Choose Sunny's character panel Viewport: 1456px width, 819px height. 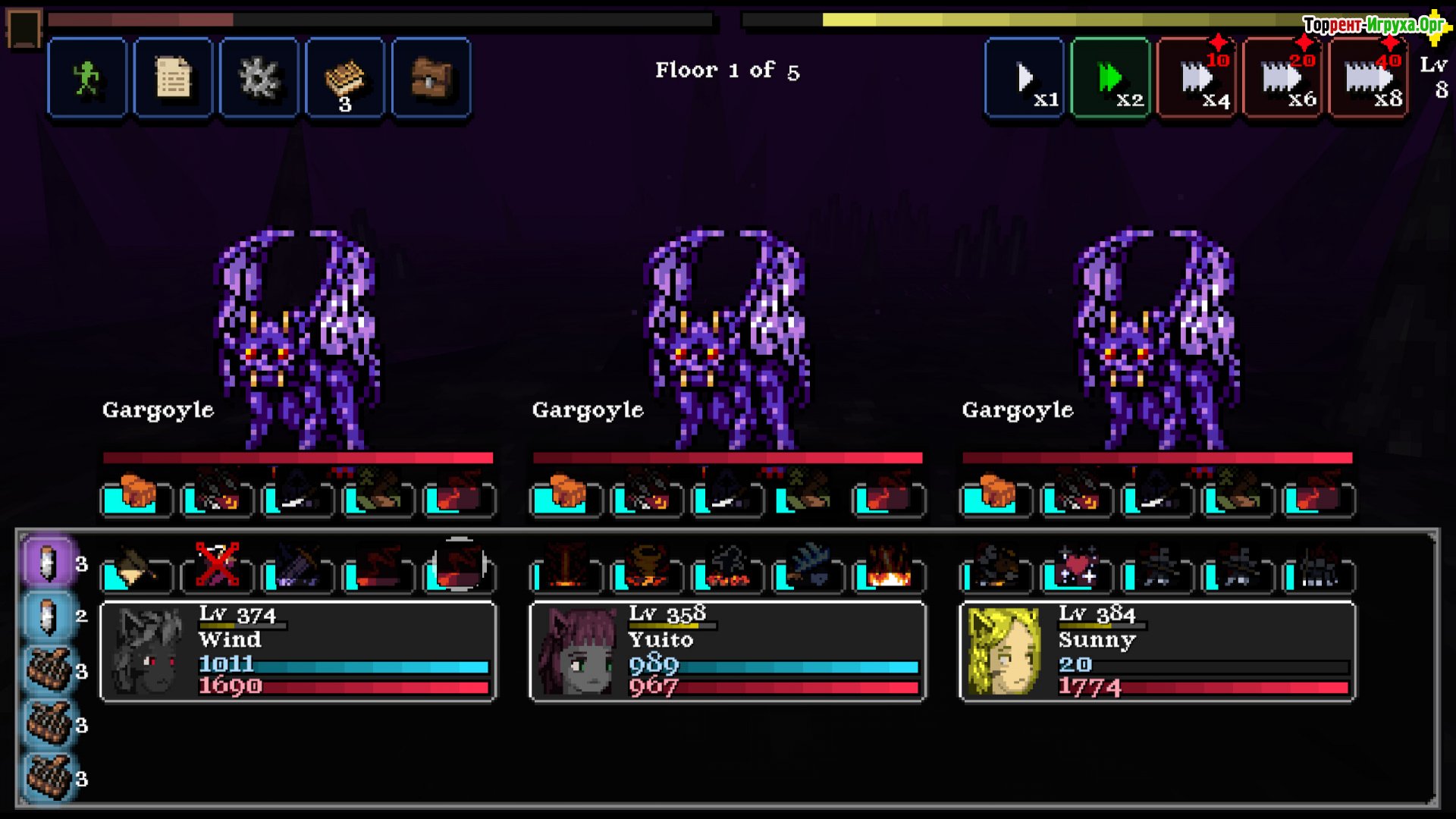[1157, 651]
